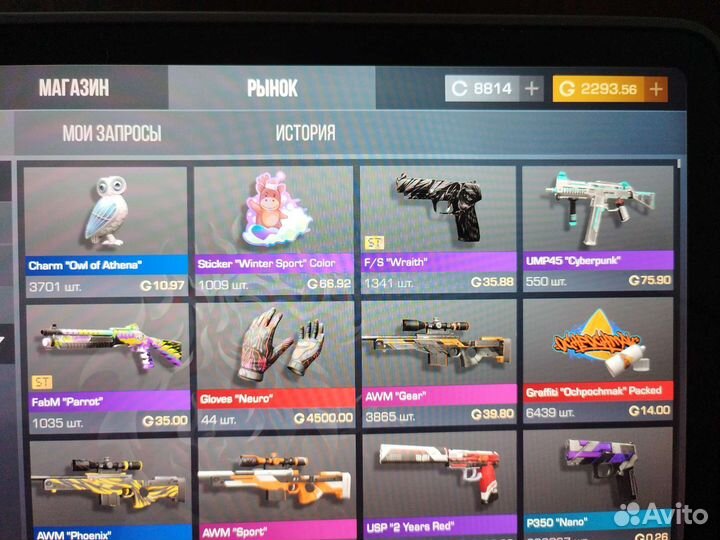This screenshot has width=720, height=540.
Task: Open the МОИ ЗАПРОСЫ section
Action: (x=111, y=134)
